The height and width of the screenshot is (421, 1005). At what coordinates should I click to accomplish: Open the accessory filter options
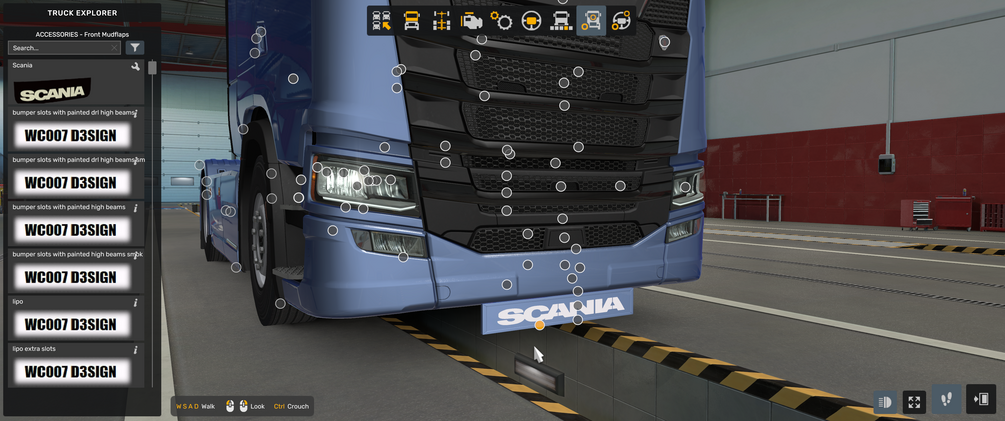point(136,48)
